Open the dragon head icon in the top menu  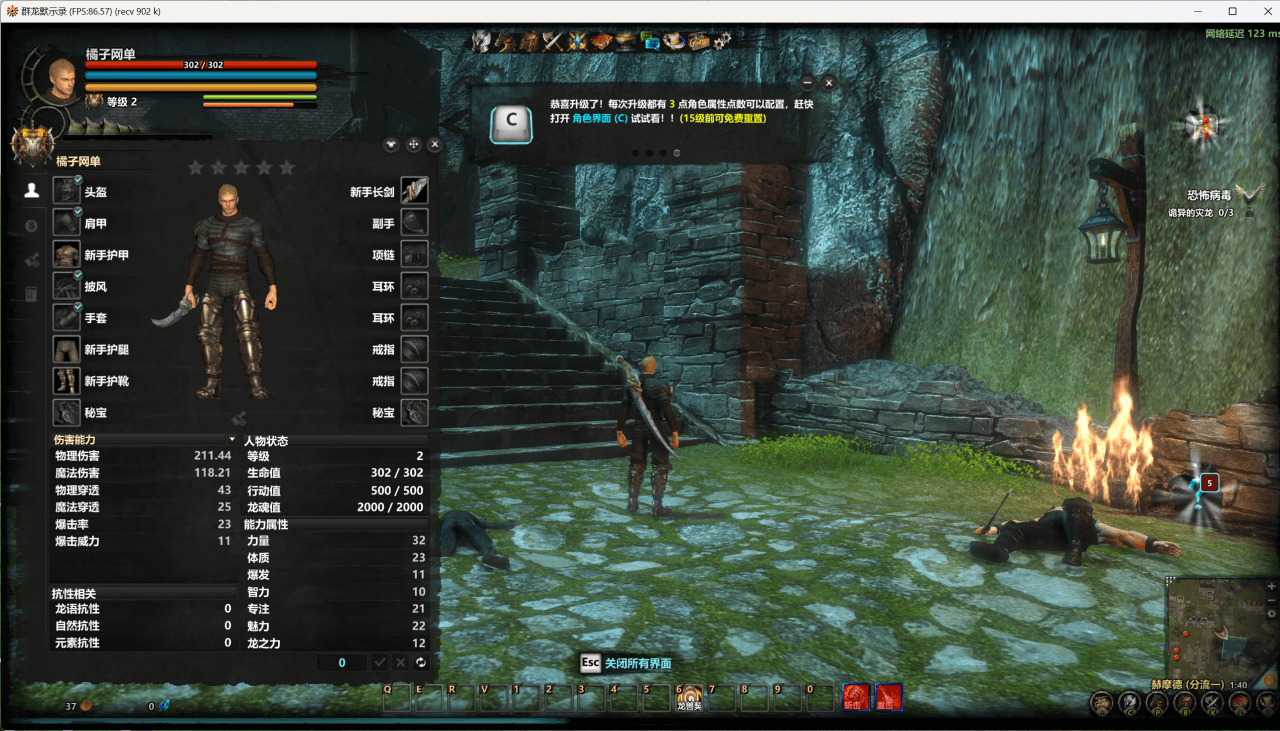505,41
